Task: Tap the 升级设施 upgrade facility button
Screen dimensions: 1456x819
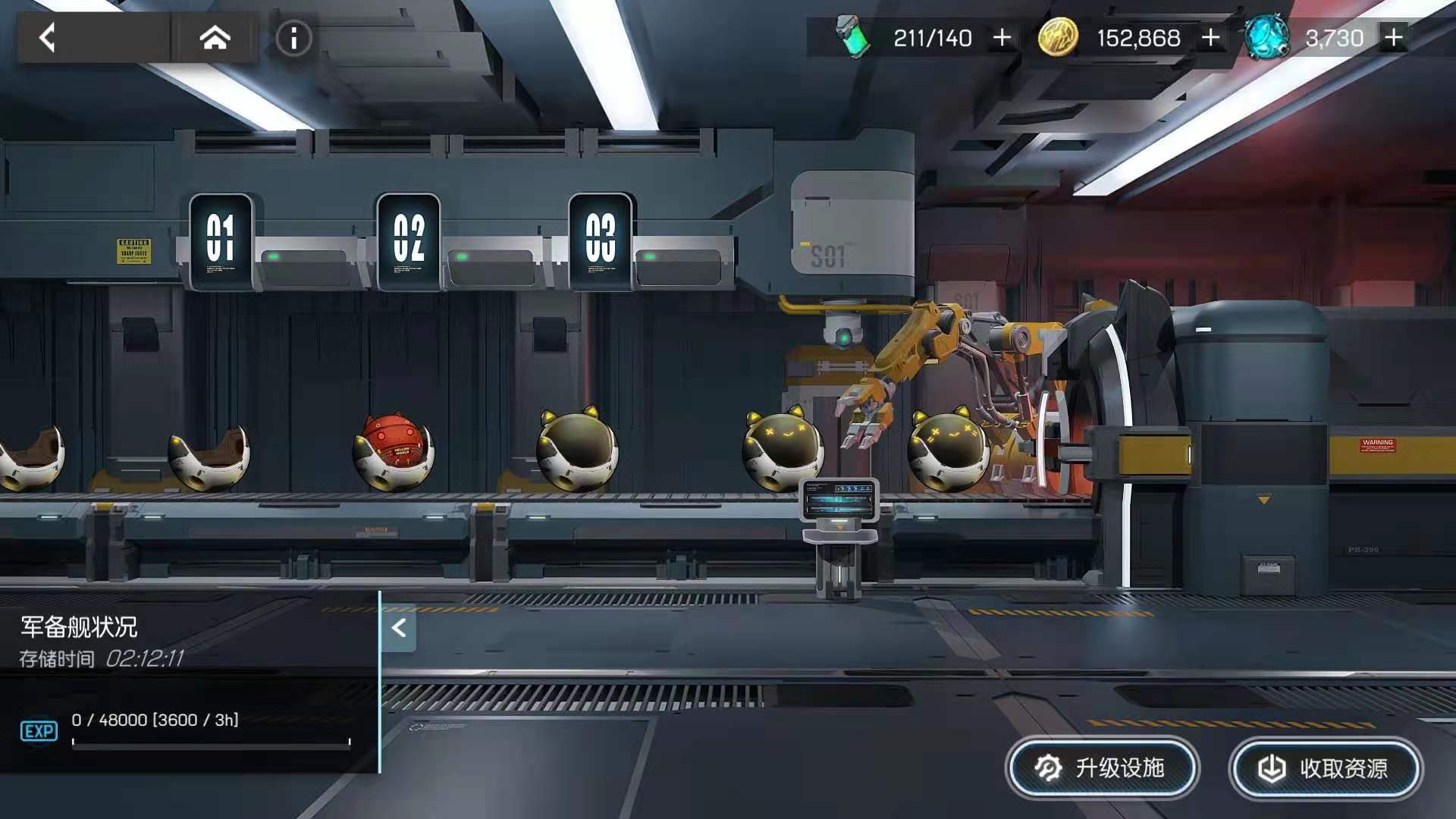Action: pos(1102,768)
